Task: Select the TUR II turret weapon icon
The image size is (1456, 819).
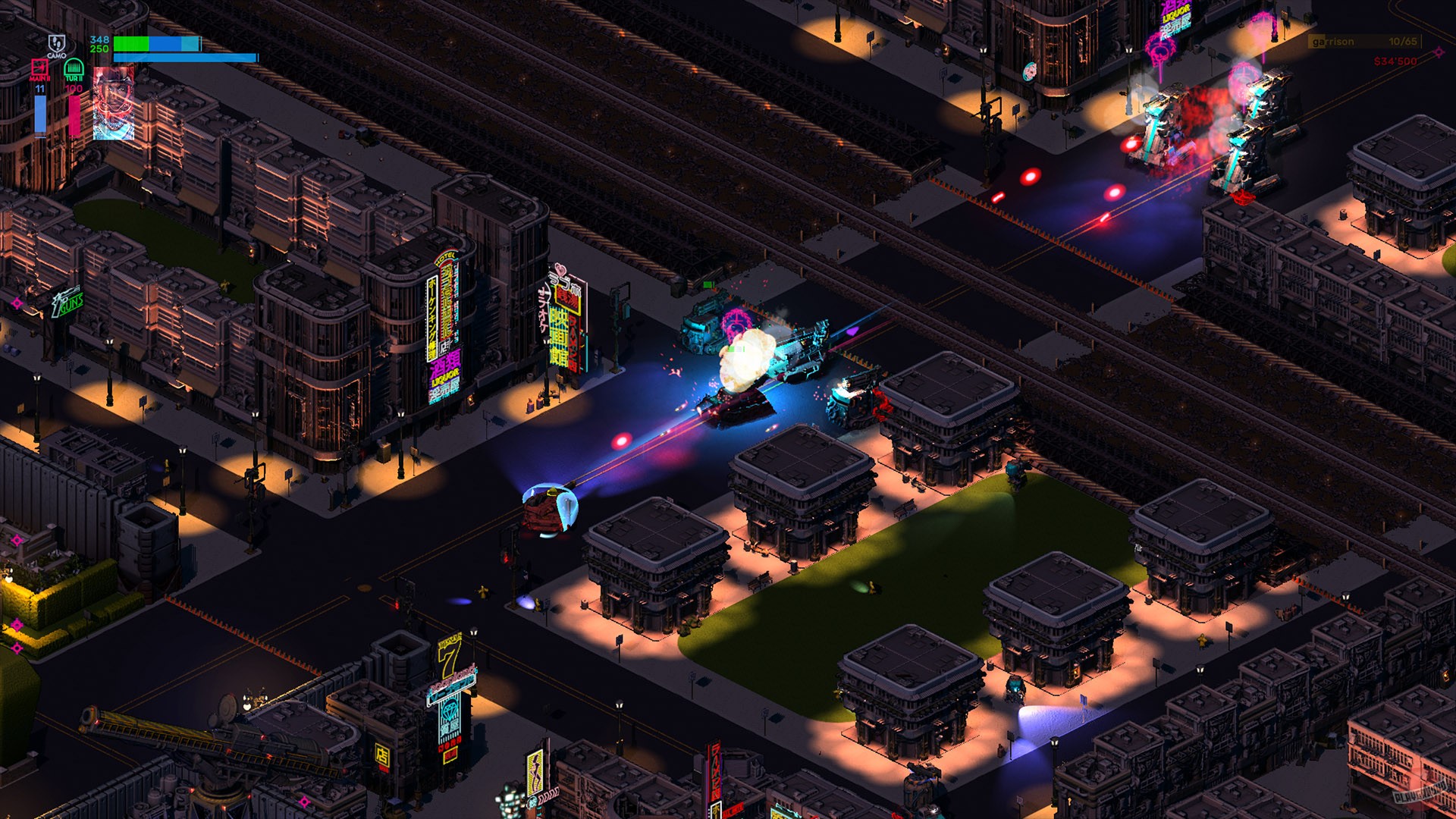Action: pyautogui.click(x=74, y=70)
